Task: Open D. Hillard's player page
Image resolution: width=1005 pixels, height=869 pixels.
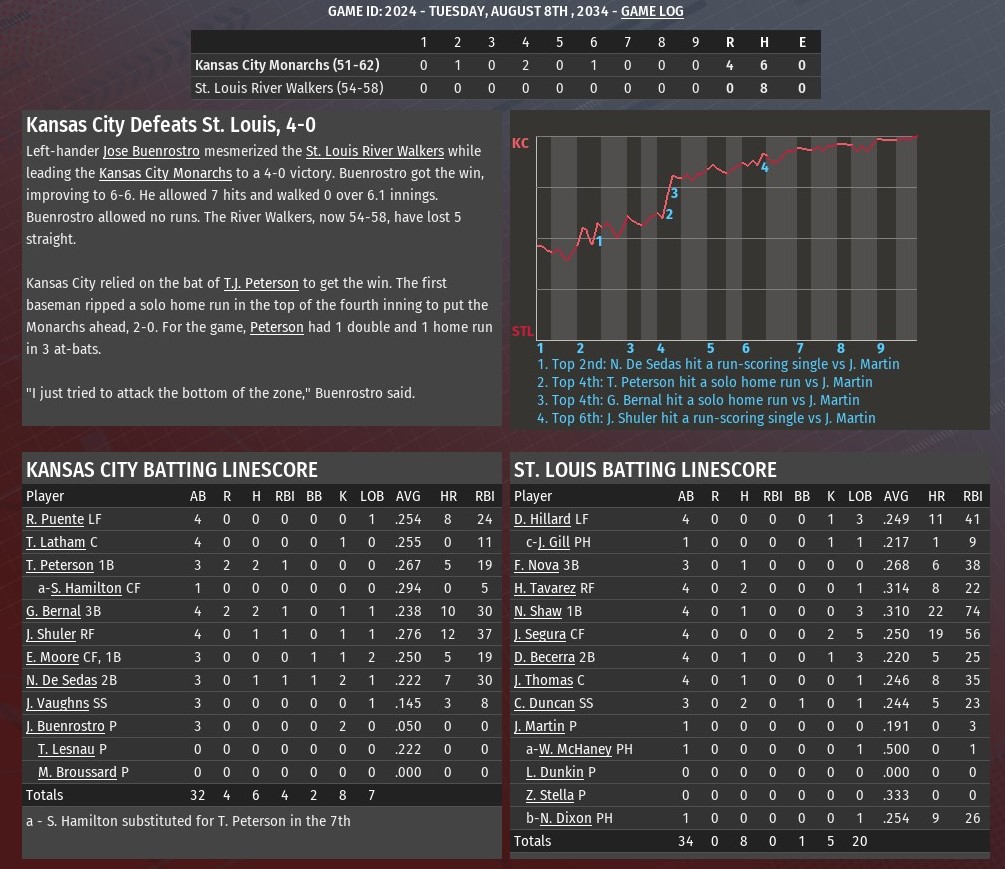Action: [542, 519]
